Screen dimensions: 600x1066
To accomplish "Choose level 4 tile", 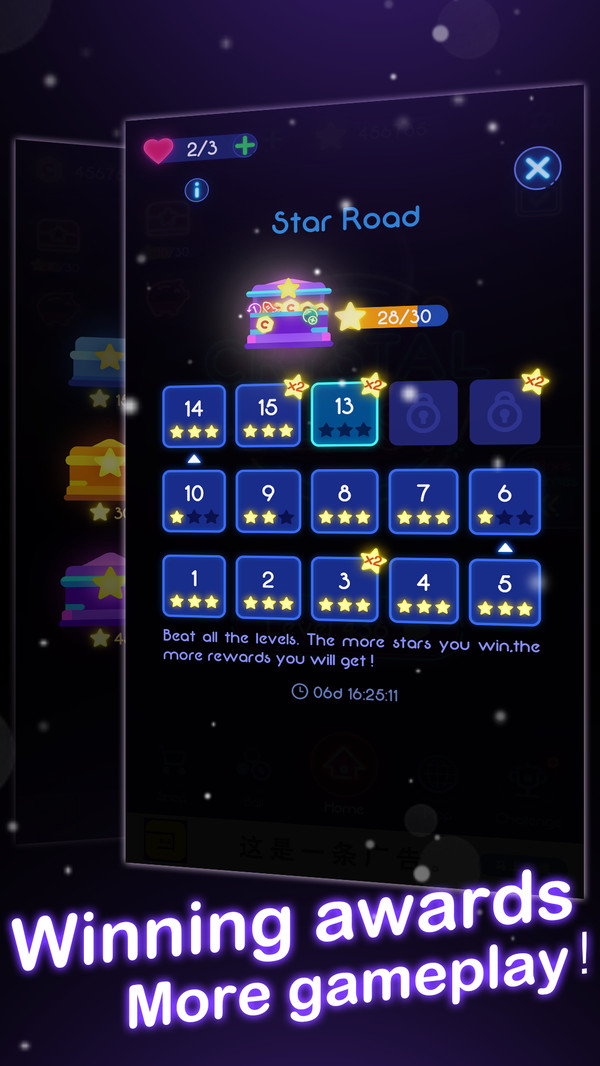I will (423, 591).
